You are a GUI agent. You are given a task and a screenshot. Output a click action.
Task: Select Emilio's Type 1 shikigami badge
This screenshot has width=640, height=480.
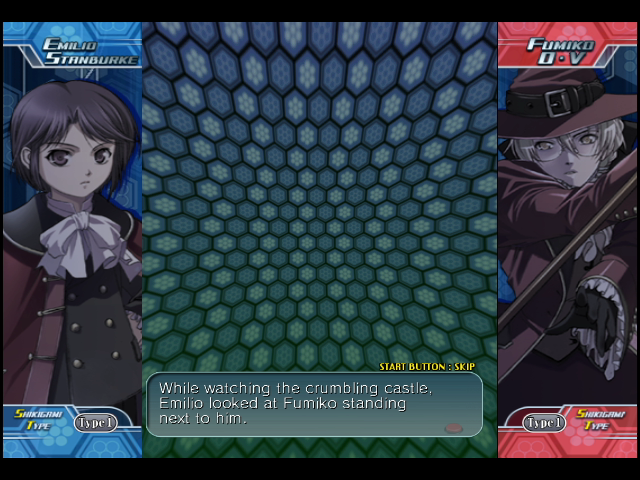click(95, 423)
